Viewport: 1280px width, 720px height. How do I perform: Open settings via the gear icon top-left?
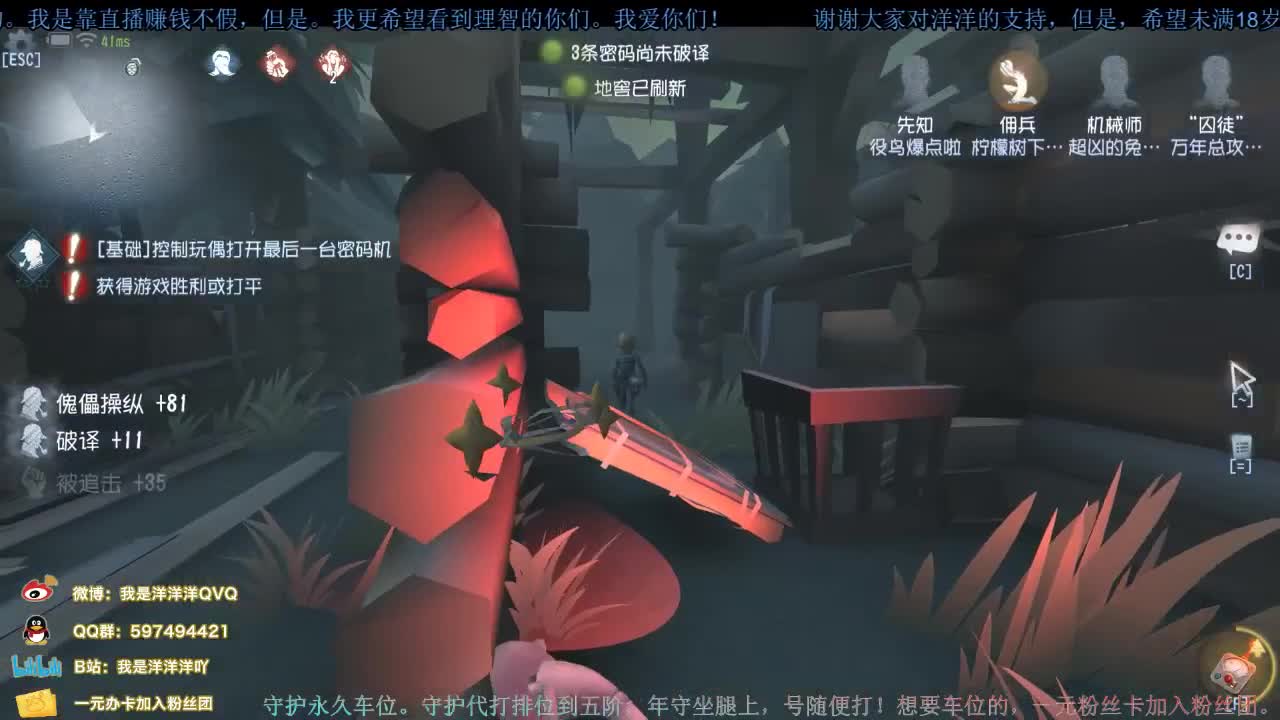[20, 42]
